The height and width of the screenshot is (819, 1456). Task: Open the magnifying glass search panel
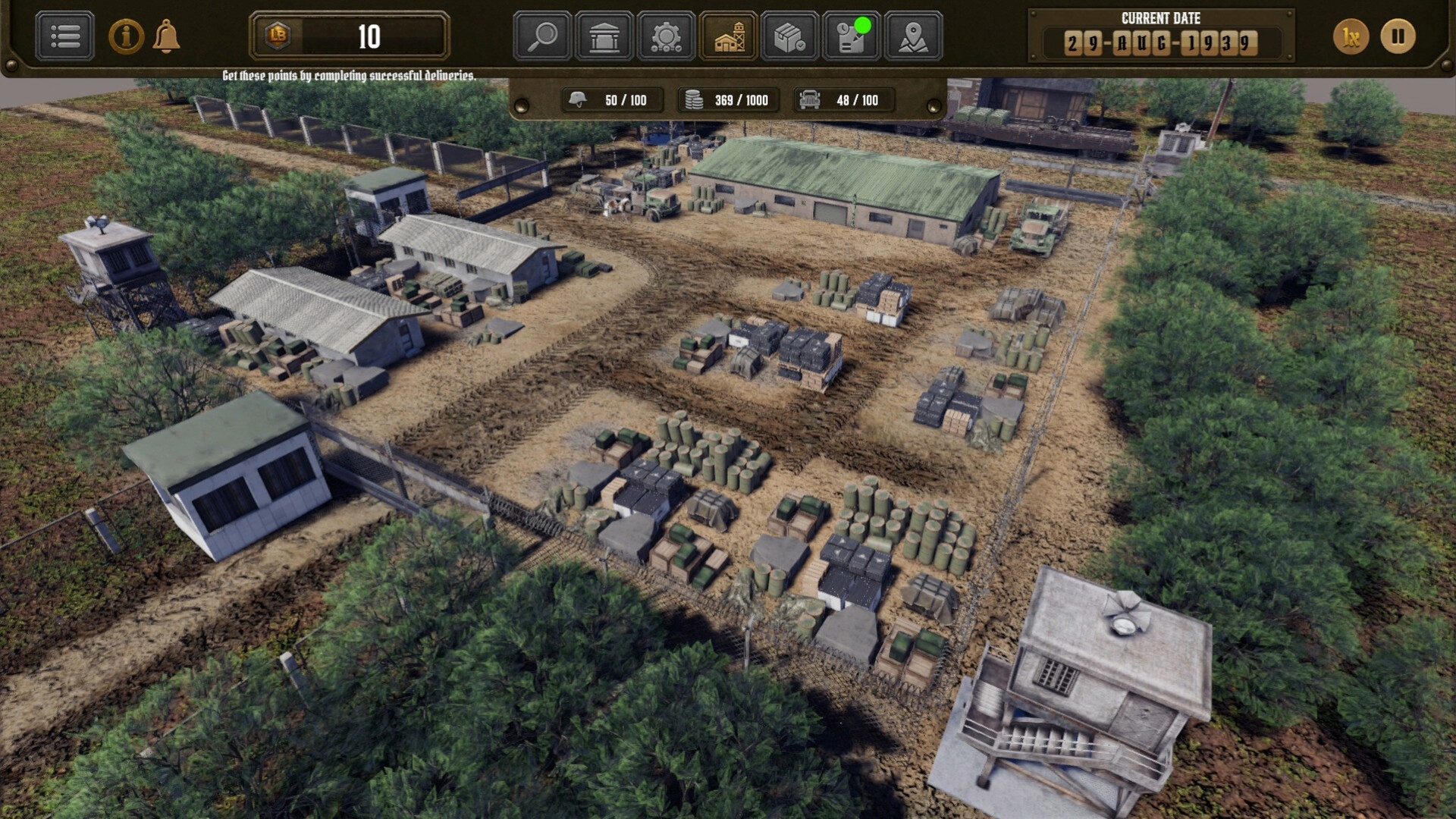coord(542,36)
